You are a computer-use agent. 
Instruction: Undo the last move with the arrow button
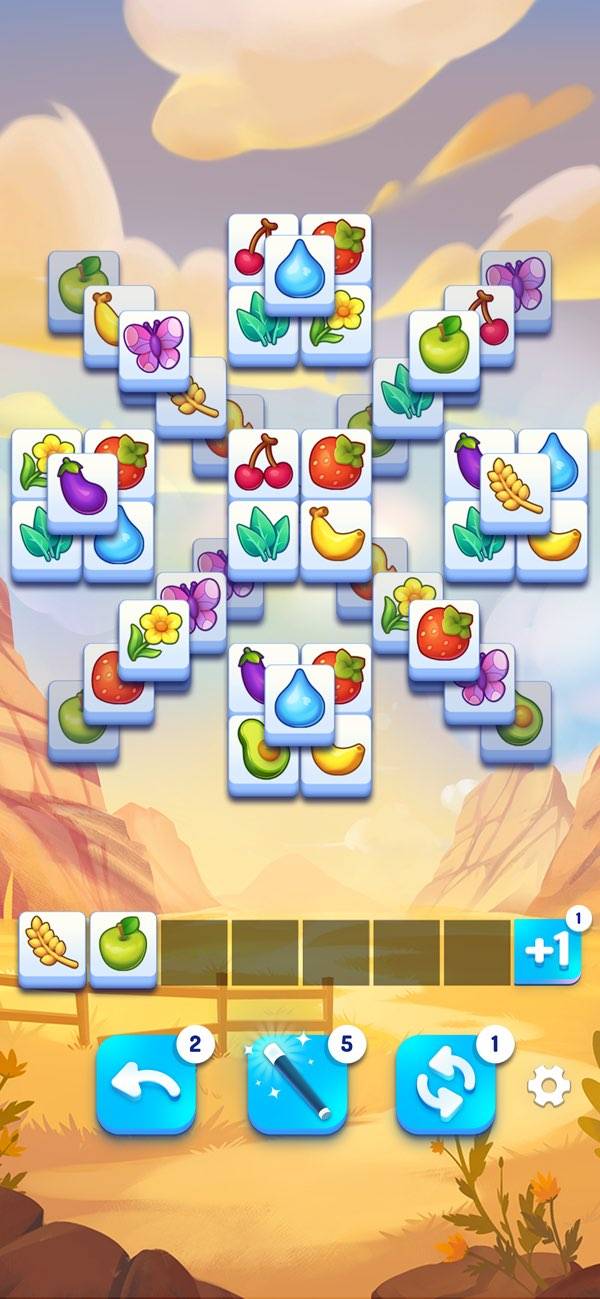coord(146,1085)
